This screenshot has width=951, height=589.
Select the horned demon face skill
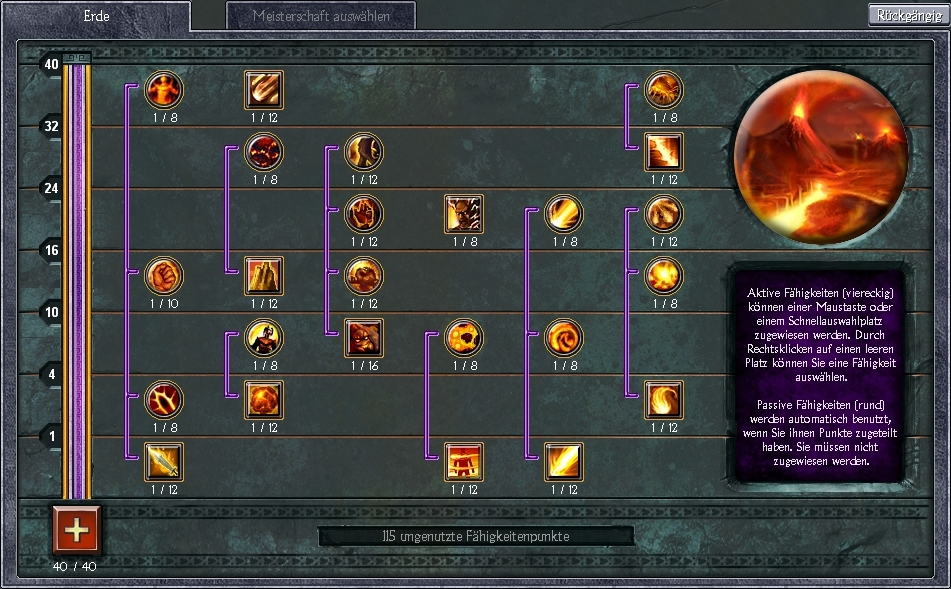point(464,214)
